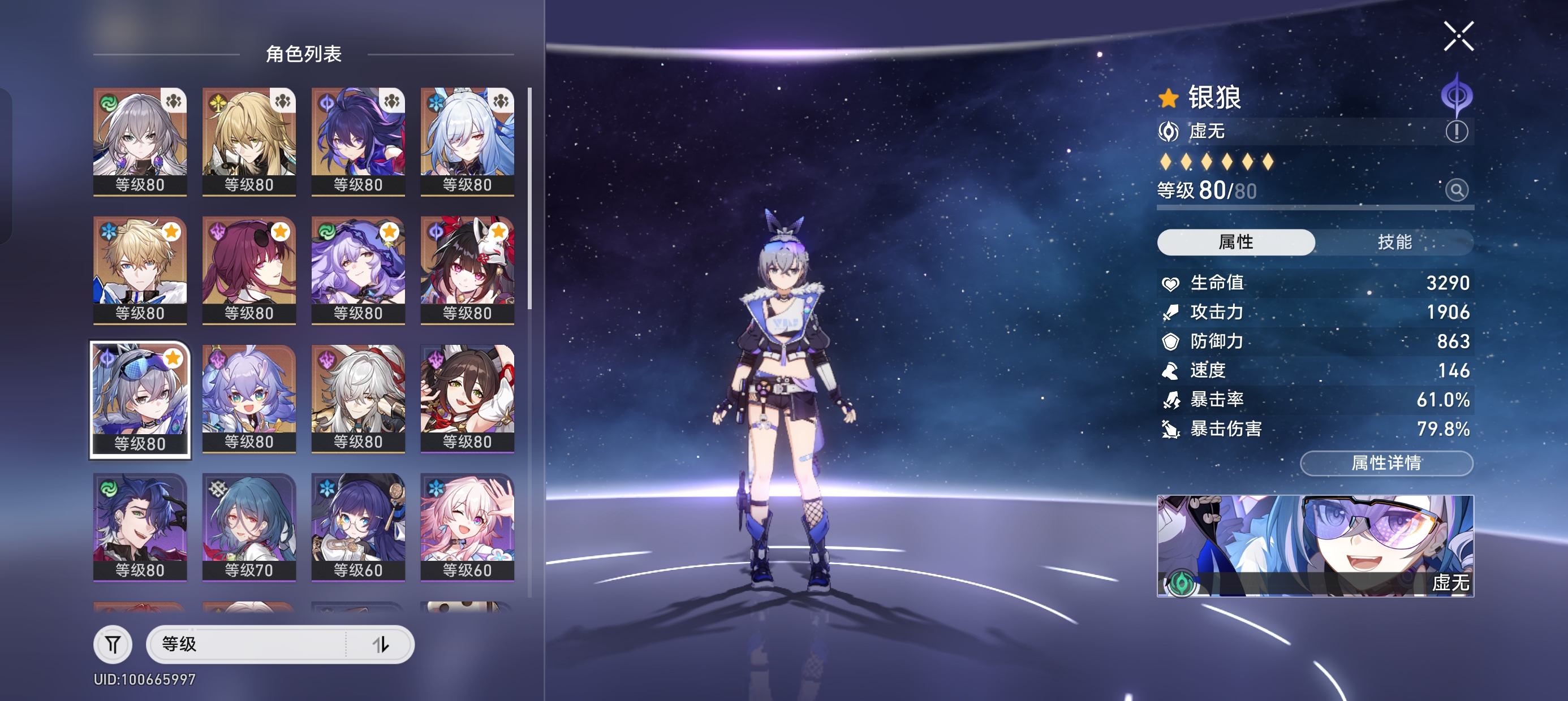Select the level 70 teal-haired character
The width and height of the screenshot is (1568, 701).
tap(249, 527)
